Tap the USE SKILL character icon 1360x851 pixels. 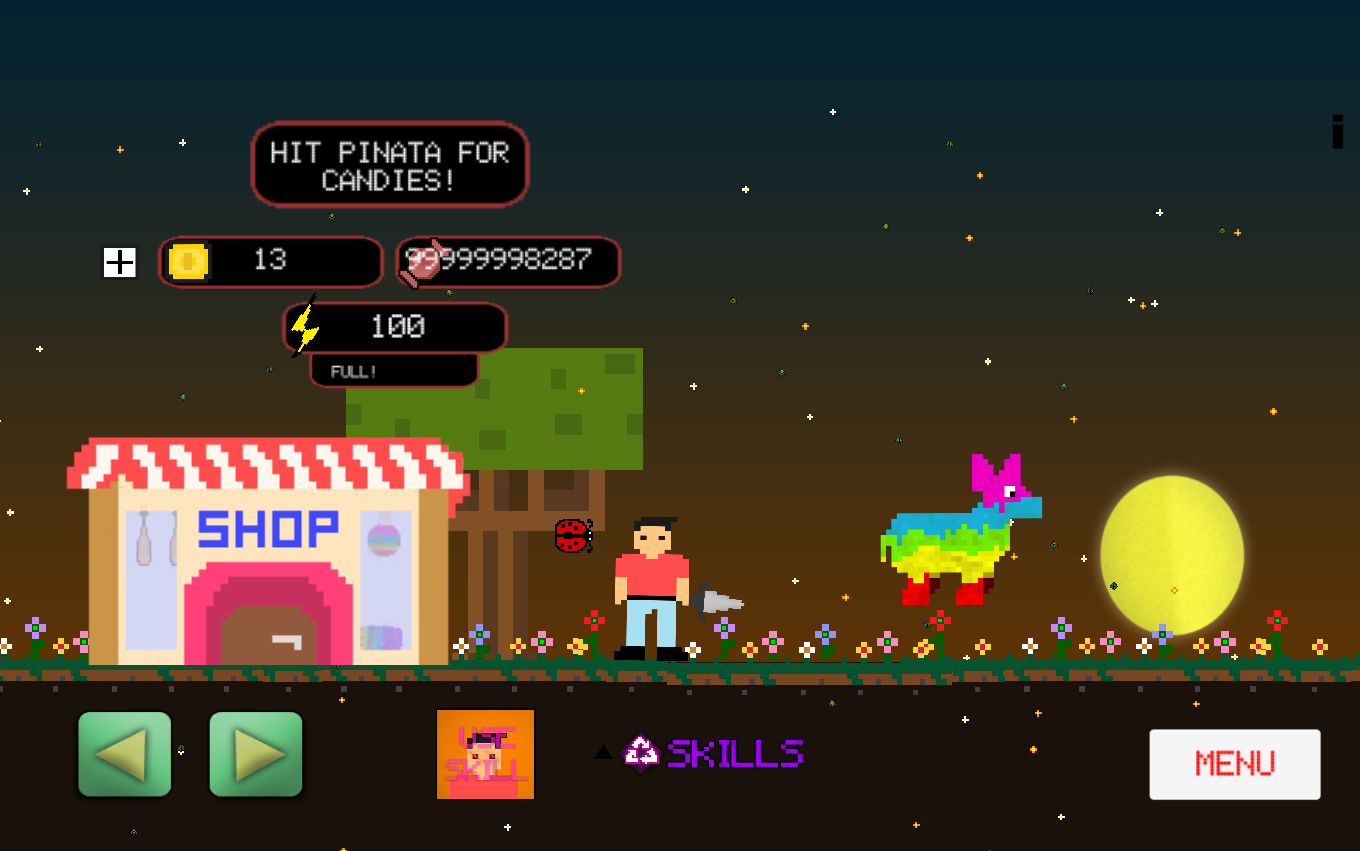(485, 754)
